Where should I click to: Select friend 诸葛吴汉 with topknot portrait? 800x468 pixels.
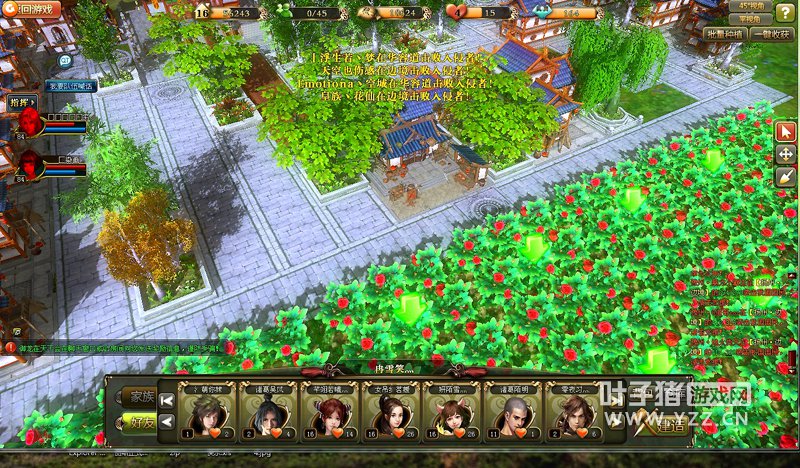tap(270, 412)
